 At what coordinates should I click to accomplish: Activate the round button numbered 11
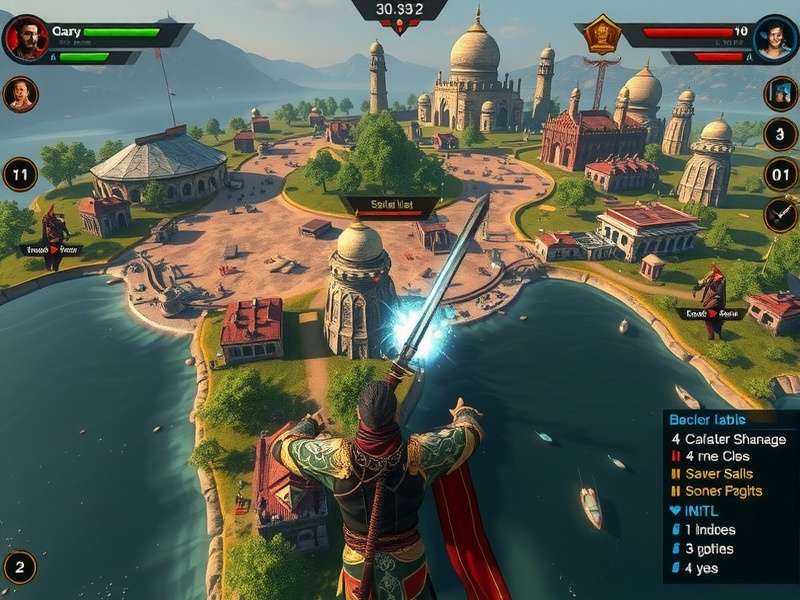tap(20, 174)
